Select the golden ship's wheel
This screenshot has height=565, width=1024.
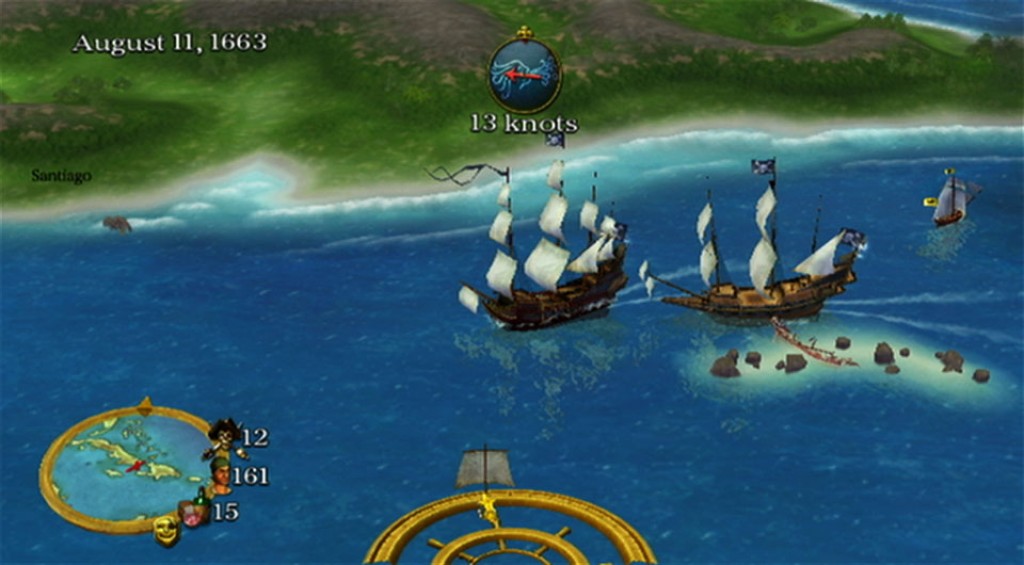[510, 532]
